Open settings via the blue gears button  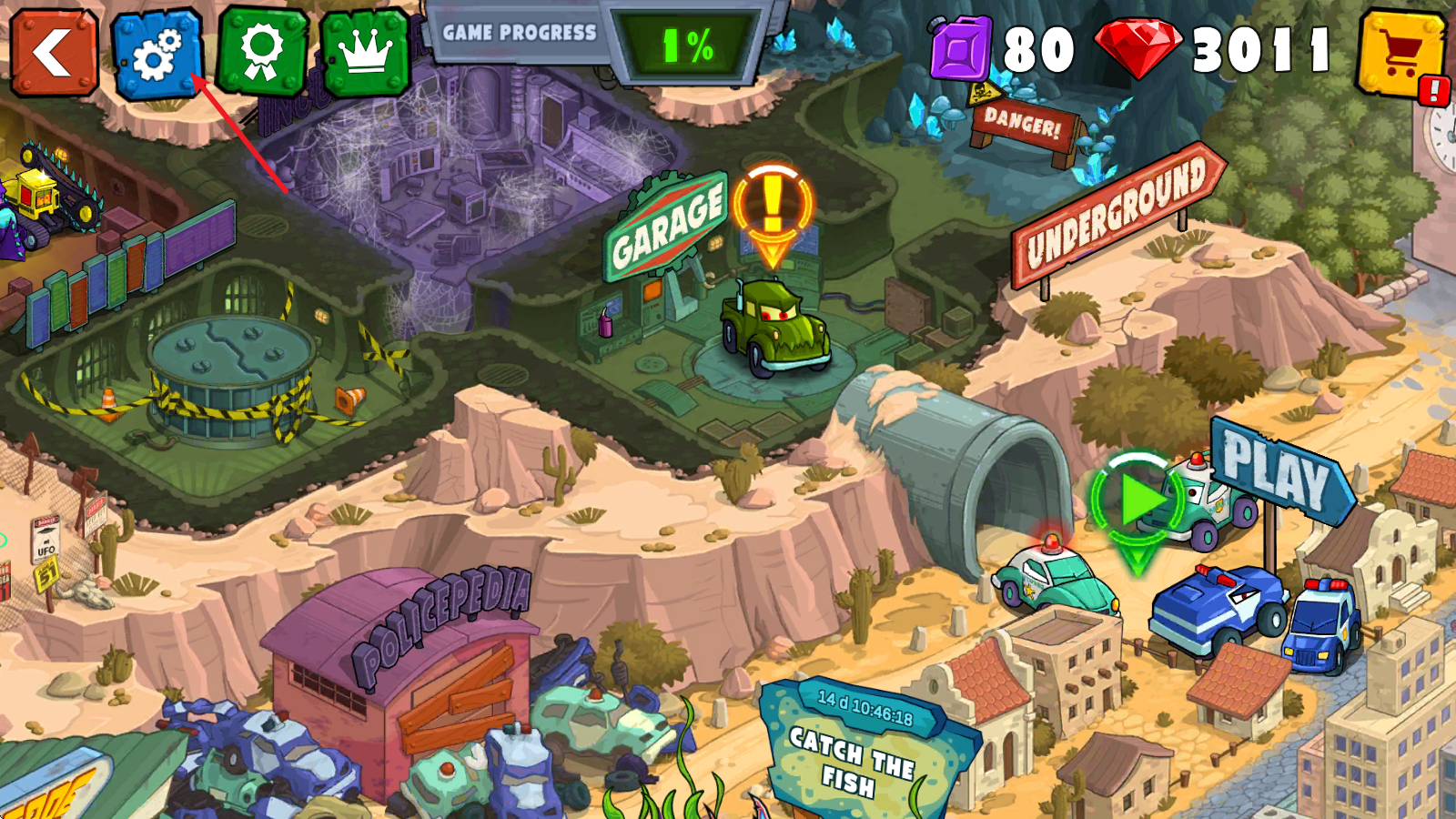pos(157,54)
